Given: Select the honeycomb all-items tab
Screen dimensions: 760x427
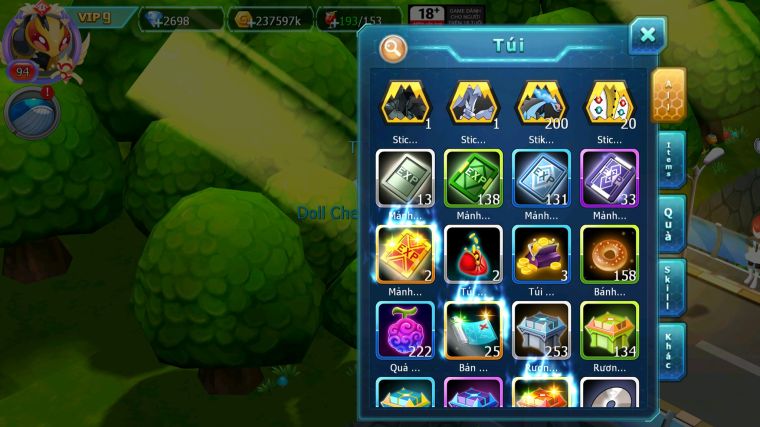Looking at the screenshot, I should [x=669, y=95].
